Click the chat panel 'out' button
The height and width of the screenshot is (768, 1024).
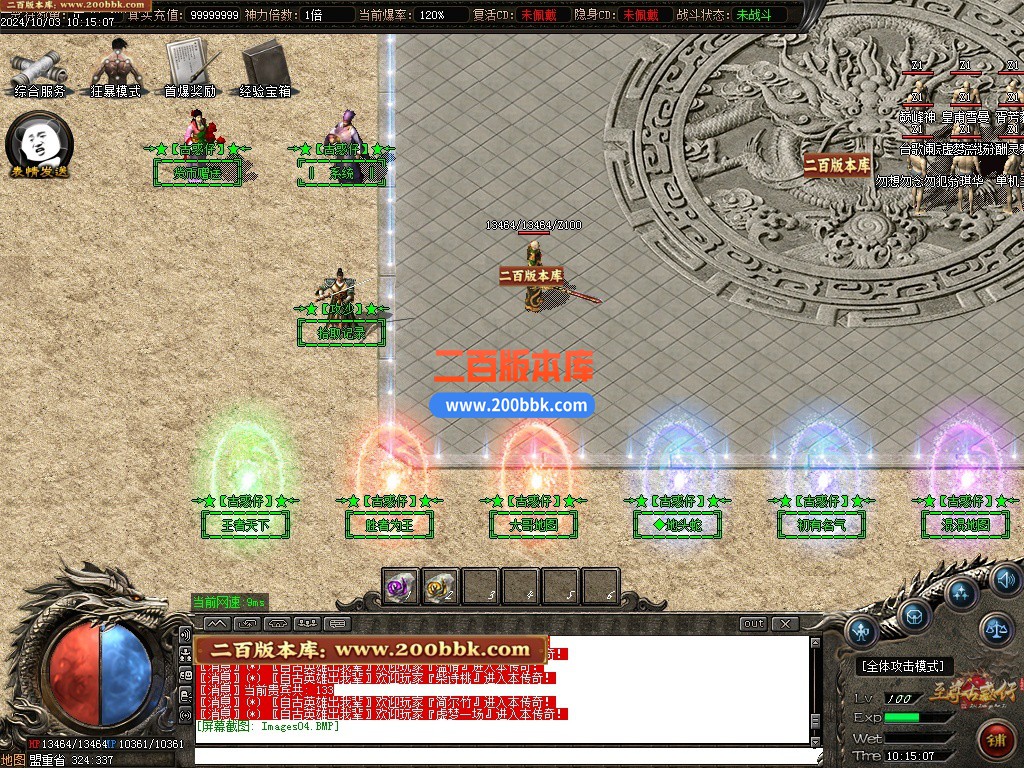tap(754, 624)
